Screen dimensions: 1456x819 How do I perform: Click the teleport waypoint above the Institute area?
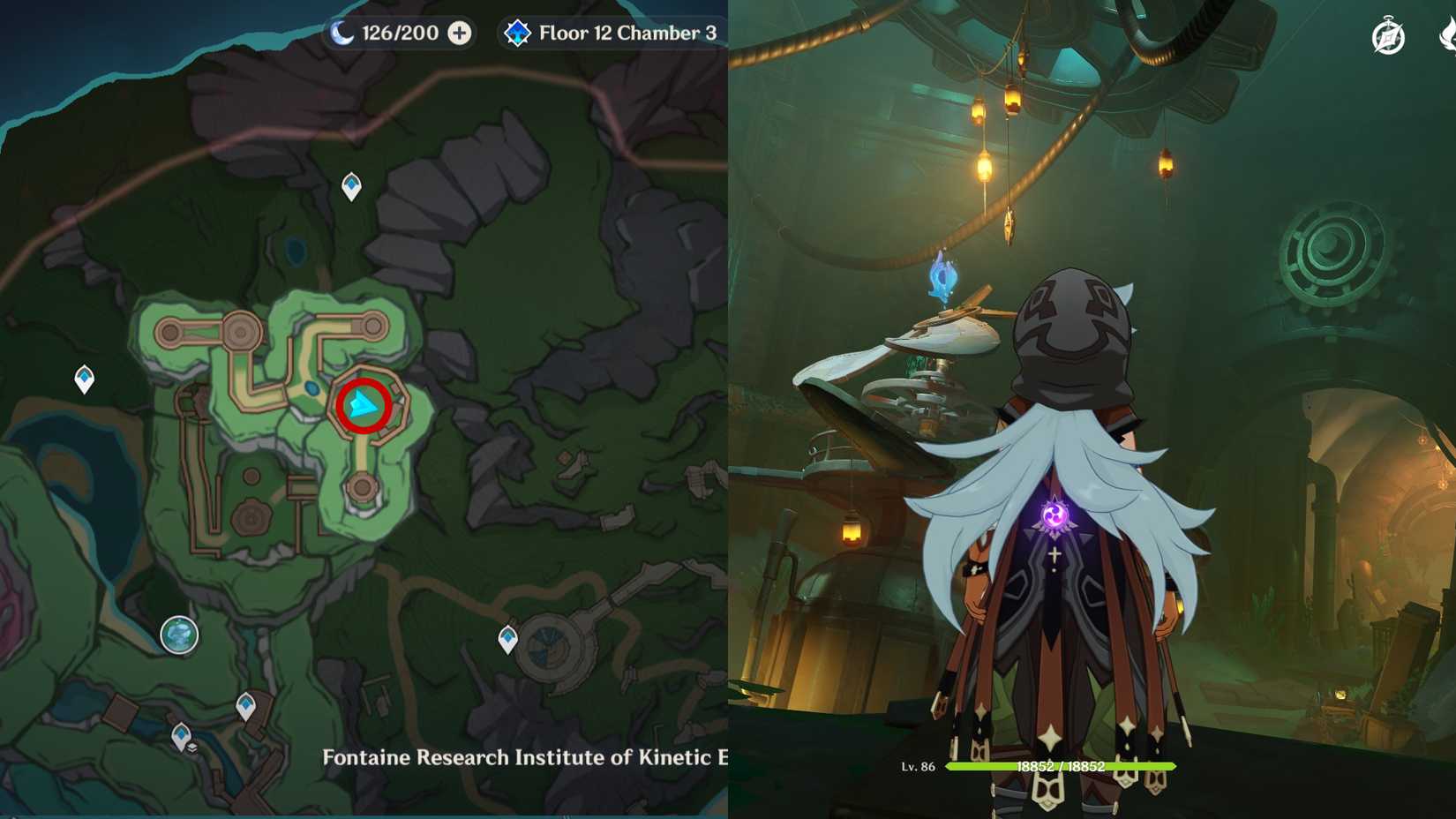350,185
